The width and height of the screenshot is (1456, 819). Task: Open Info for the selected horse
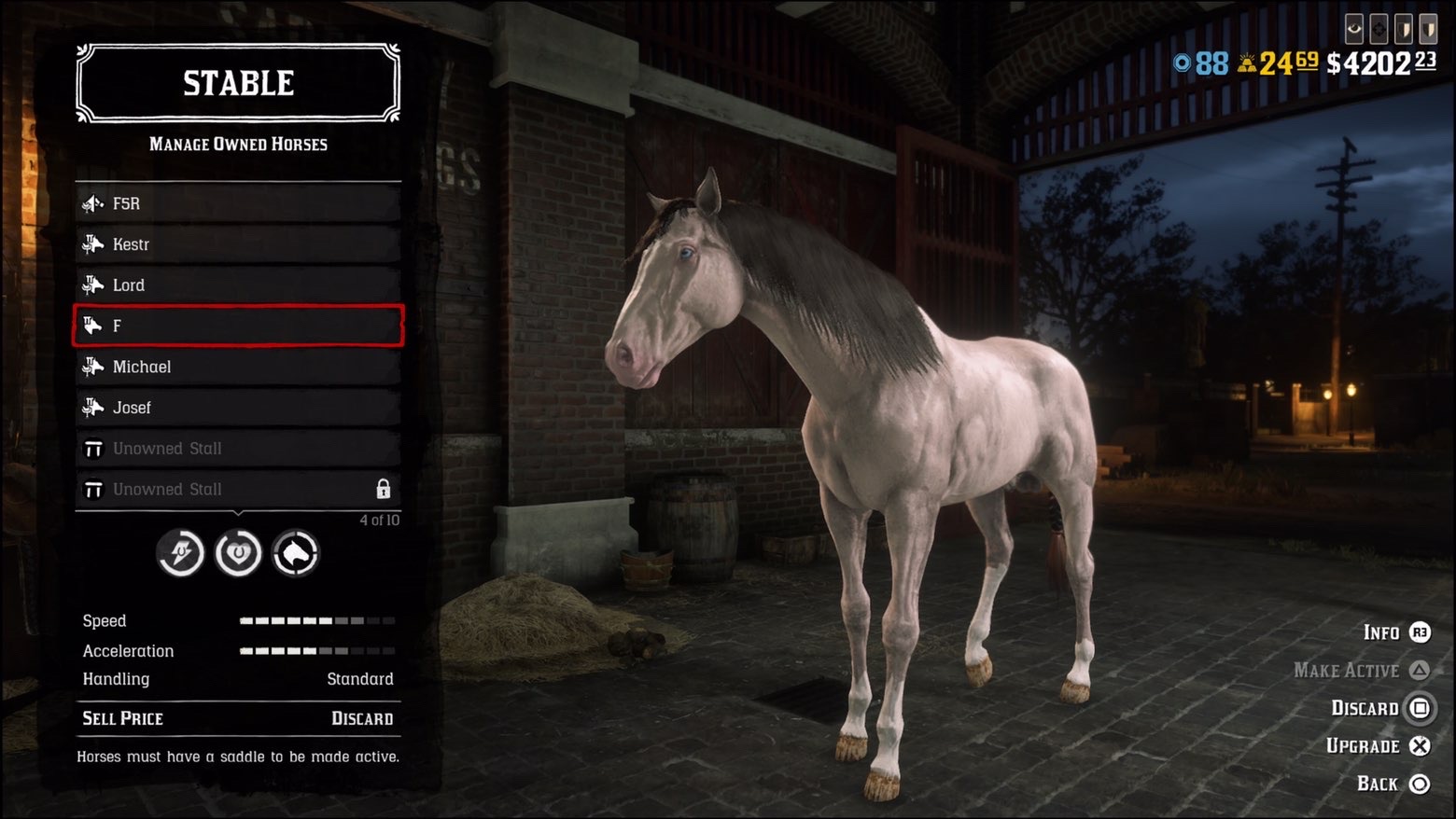tap(1396, 632)
